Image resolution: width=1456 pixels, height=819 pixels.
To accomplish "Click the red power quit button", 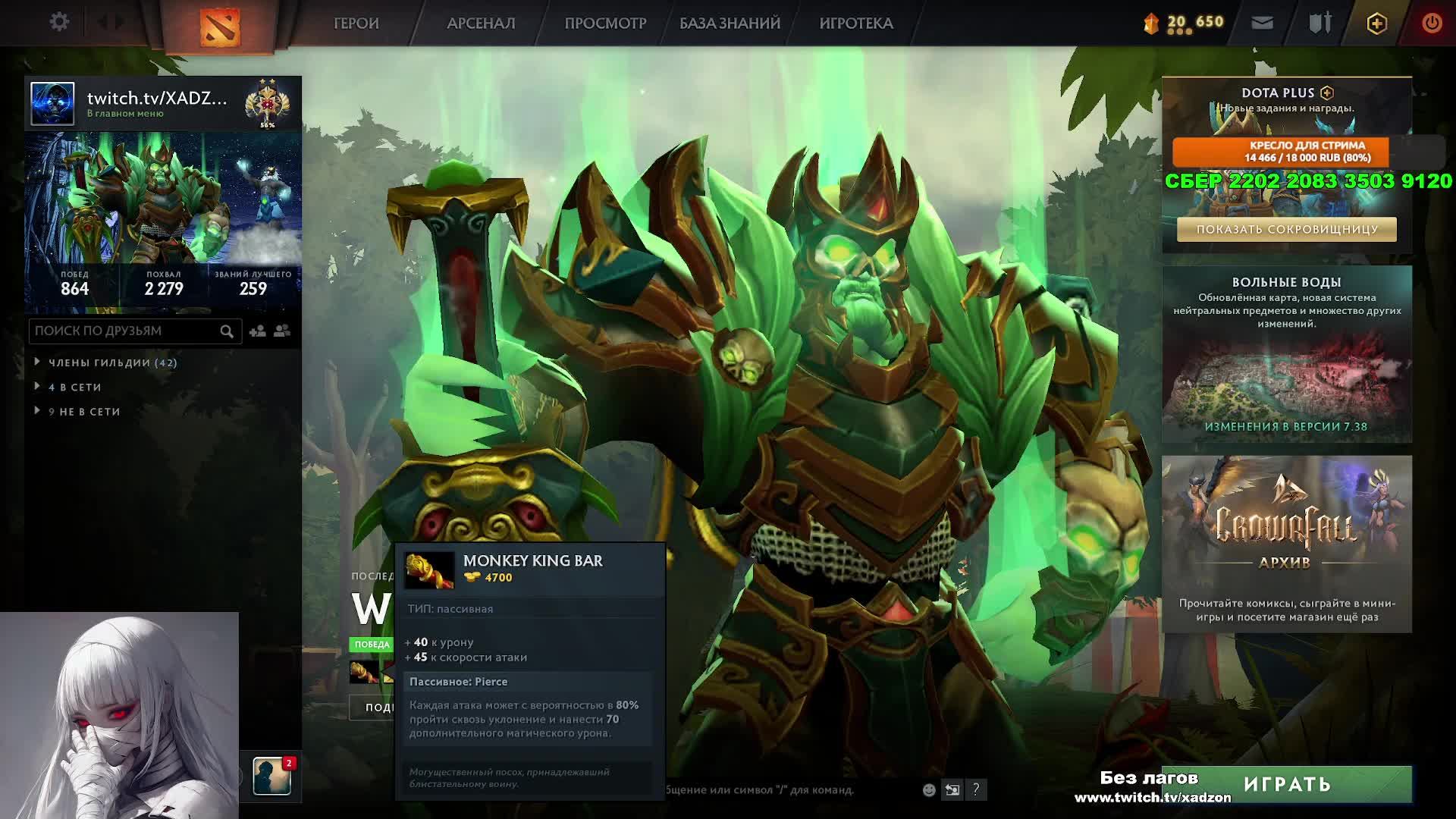I will click(x=1431, y=24).
